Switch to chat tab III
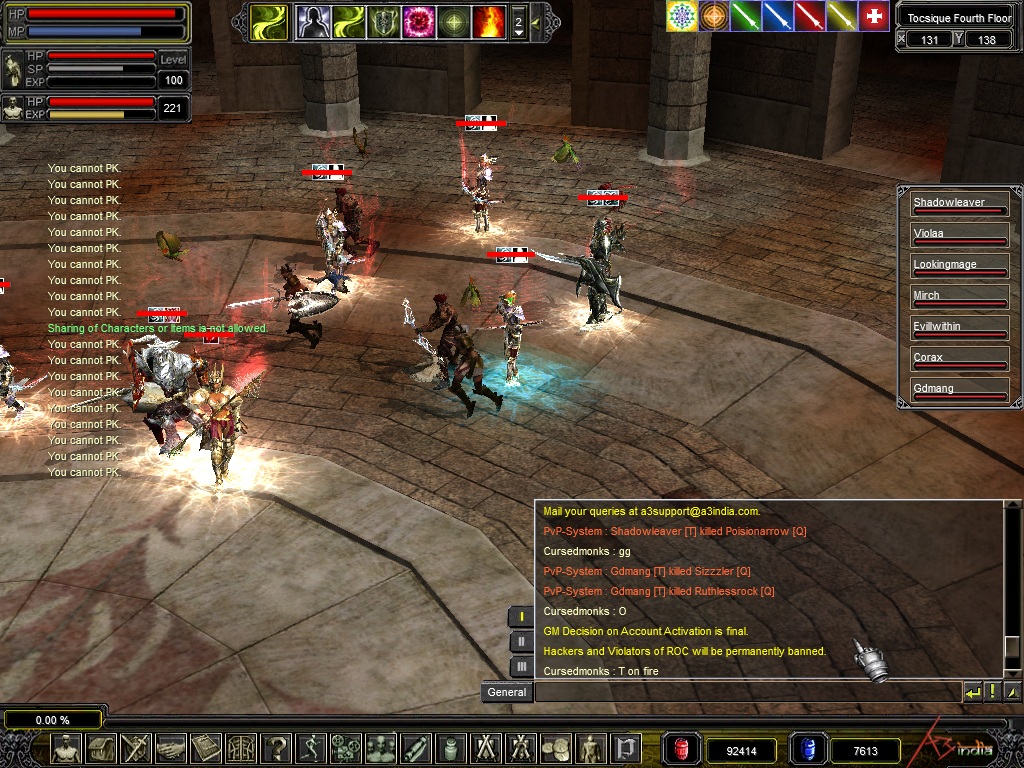 (x=521, y=667)
